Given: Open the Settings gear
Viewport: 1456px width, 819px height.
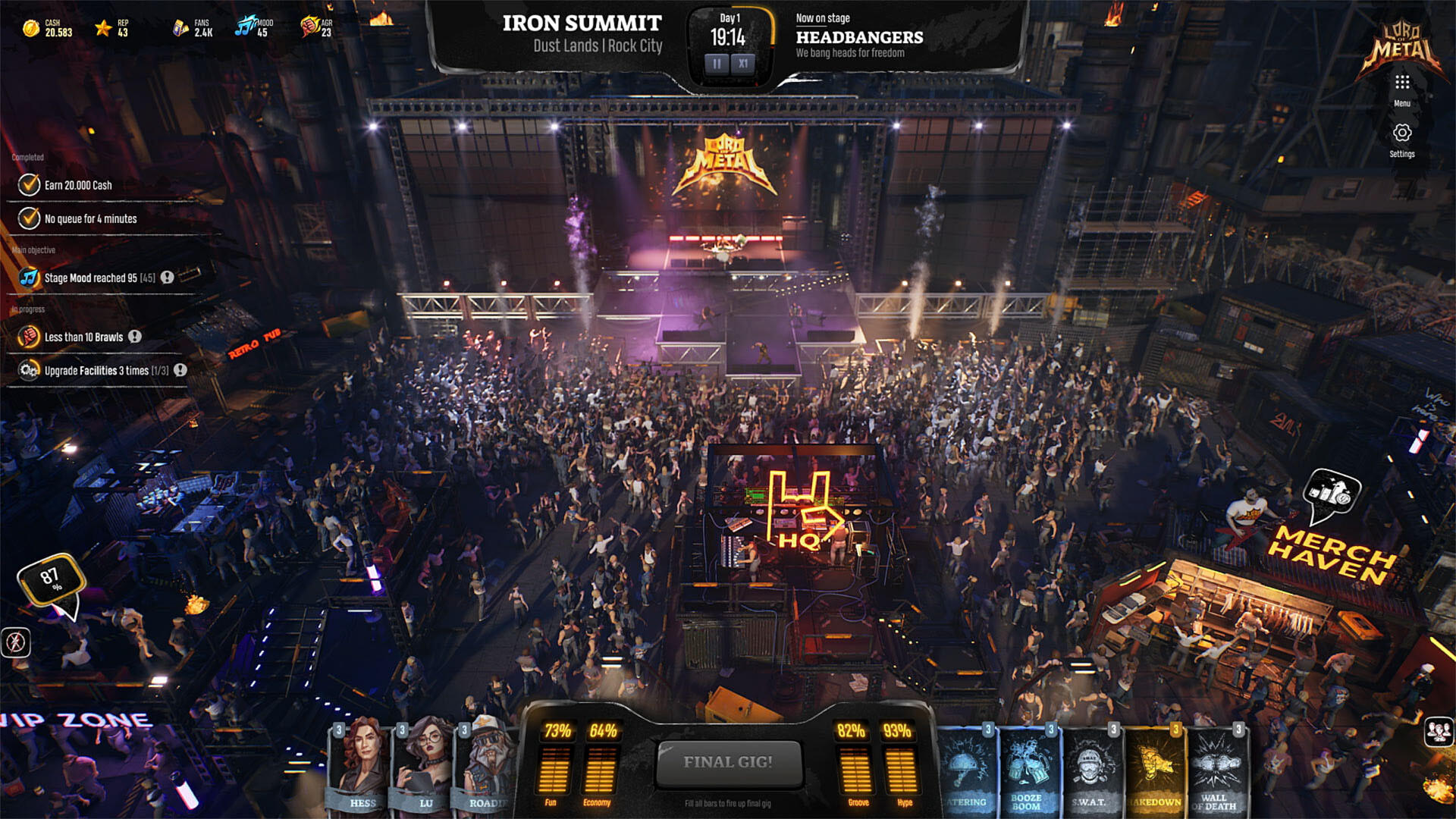Looking at the screenshot, I should click(1401, 133).
